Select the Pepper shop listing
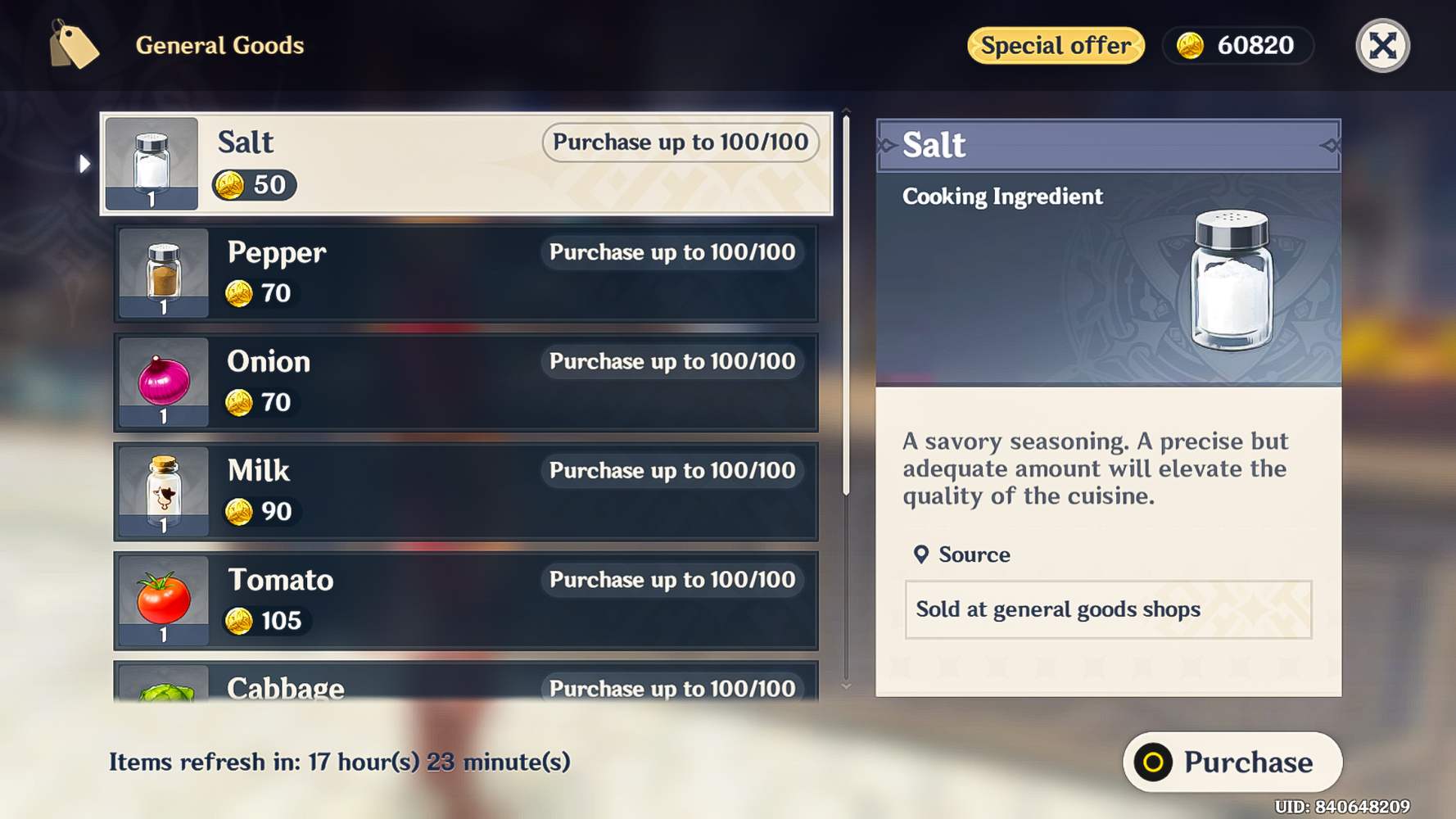The image size is (1456, 819). [x=467, y=272]
